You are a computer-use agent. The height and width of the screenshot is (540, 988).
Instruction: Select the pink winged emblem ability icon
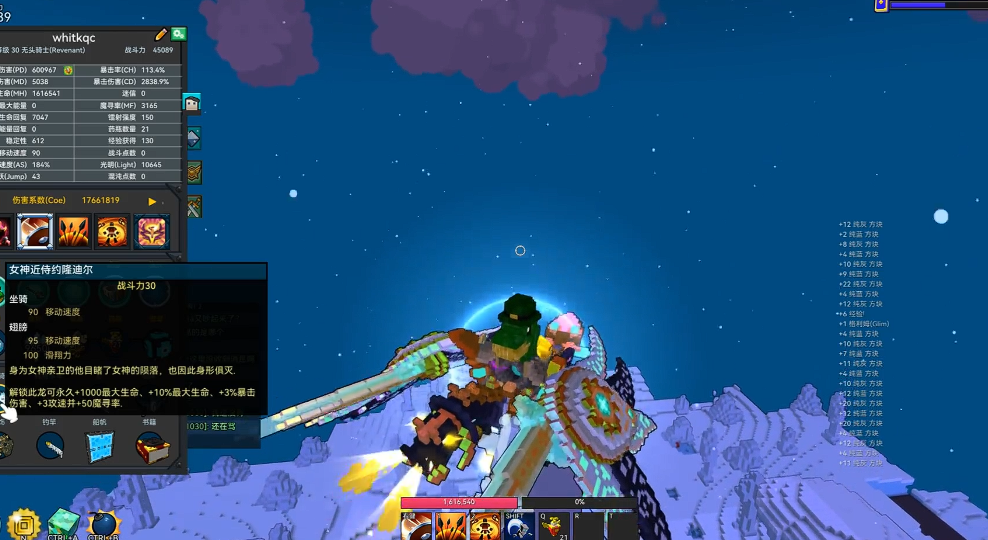[x=150, y=232]
